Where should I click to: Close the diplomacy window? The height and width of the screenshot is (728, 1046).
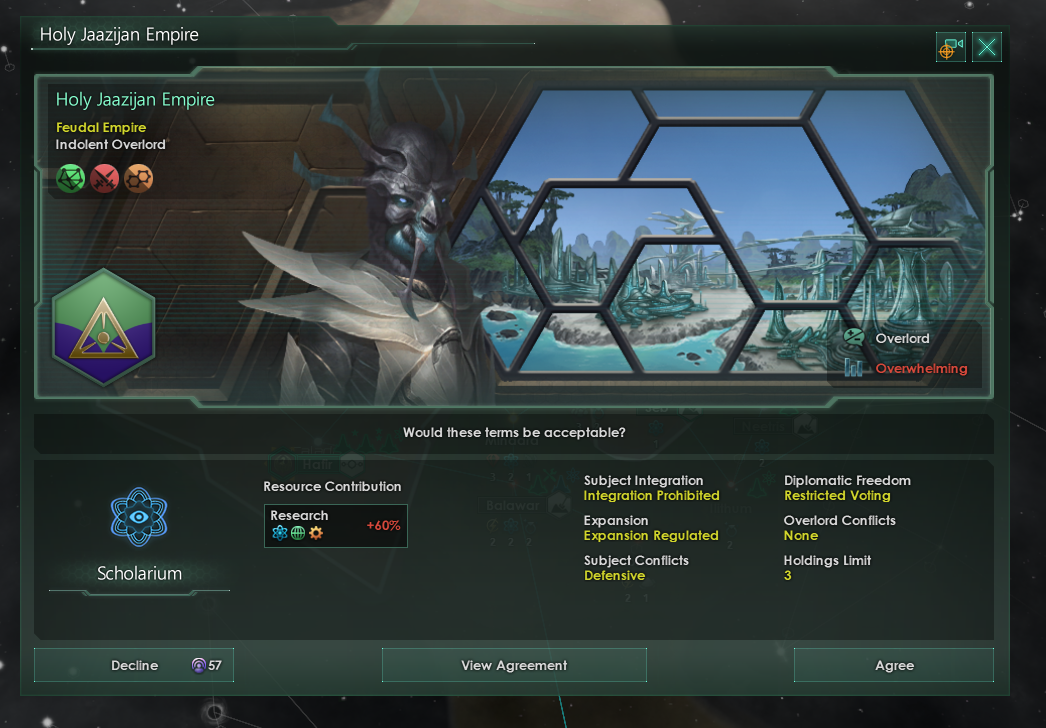(987, 47)
